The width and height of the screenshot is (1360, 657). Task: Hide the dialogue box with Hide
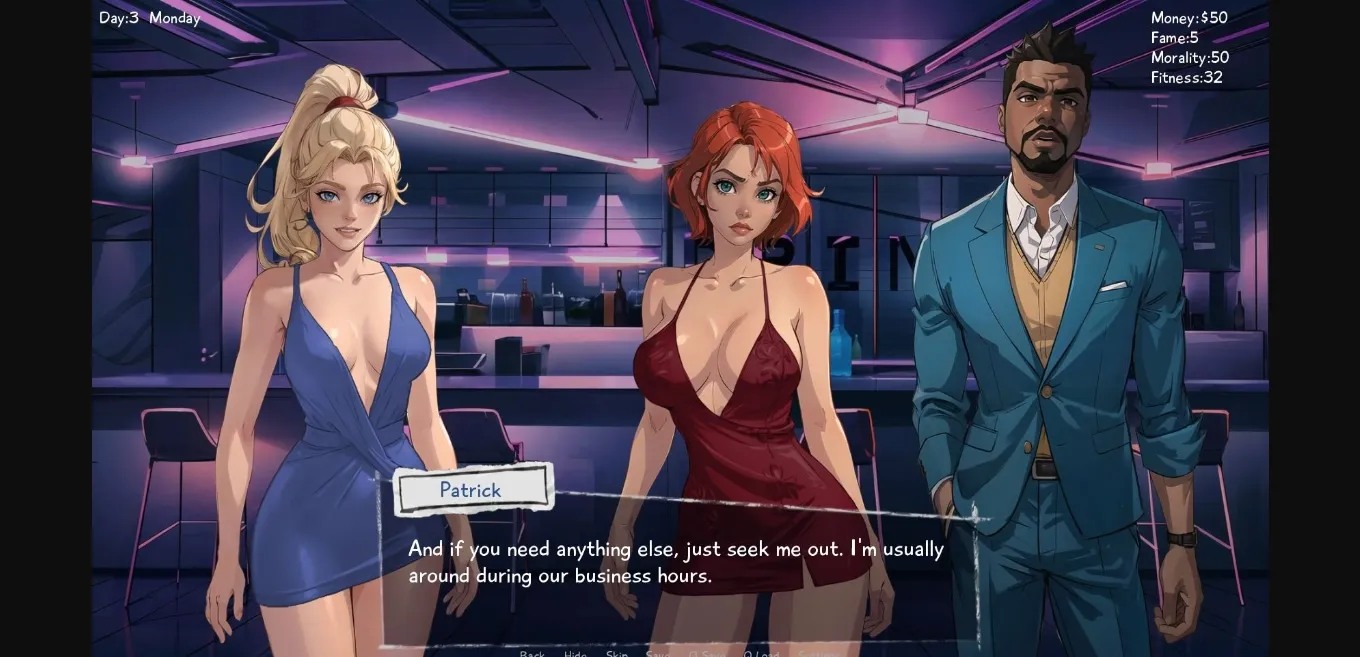575,654
